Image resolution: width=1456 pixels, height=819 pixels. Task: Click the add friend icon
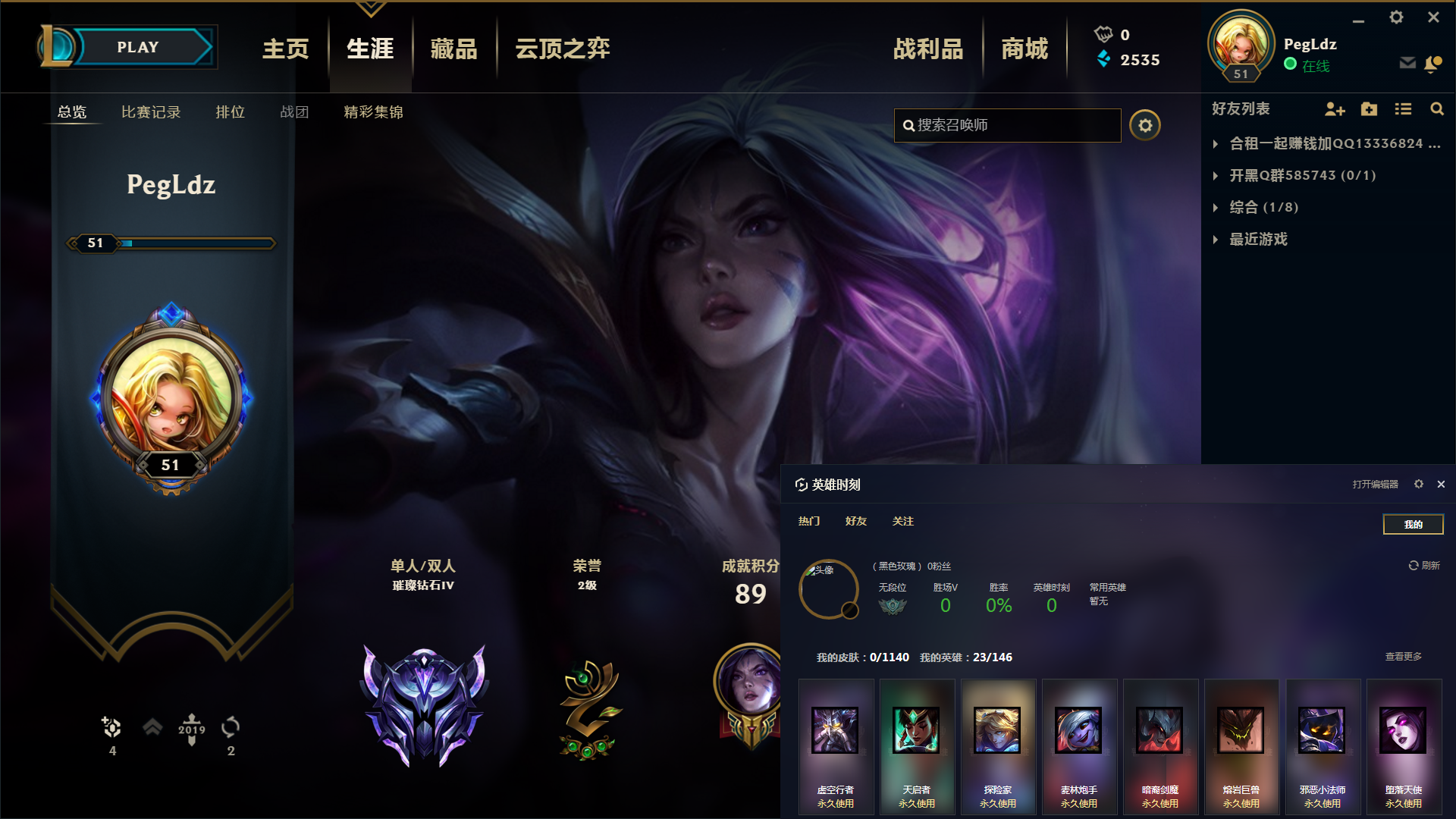[x=1335, y=109]
